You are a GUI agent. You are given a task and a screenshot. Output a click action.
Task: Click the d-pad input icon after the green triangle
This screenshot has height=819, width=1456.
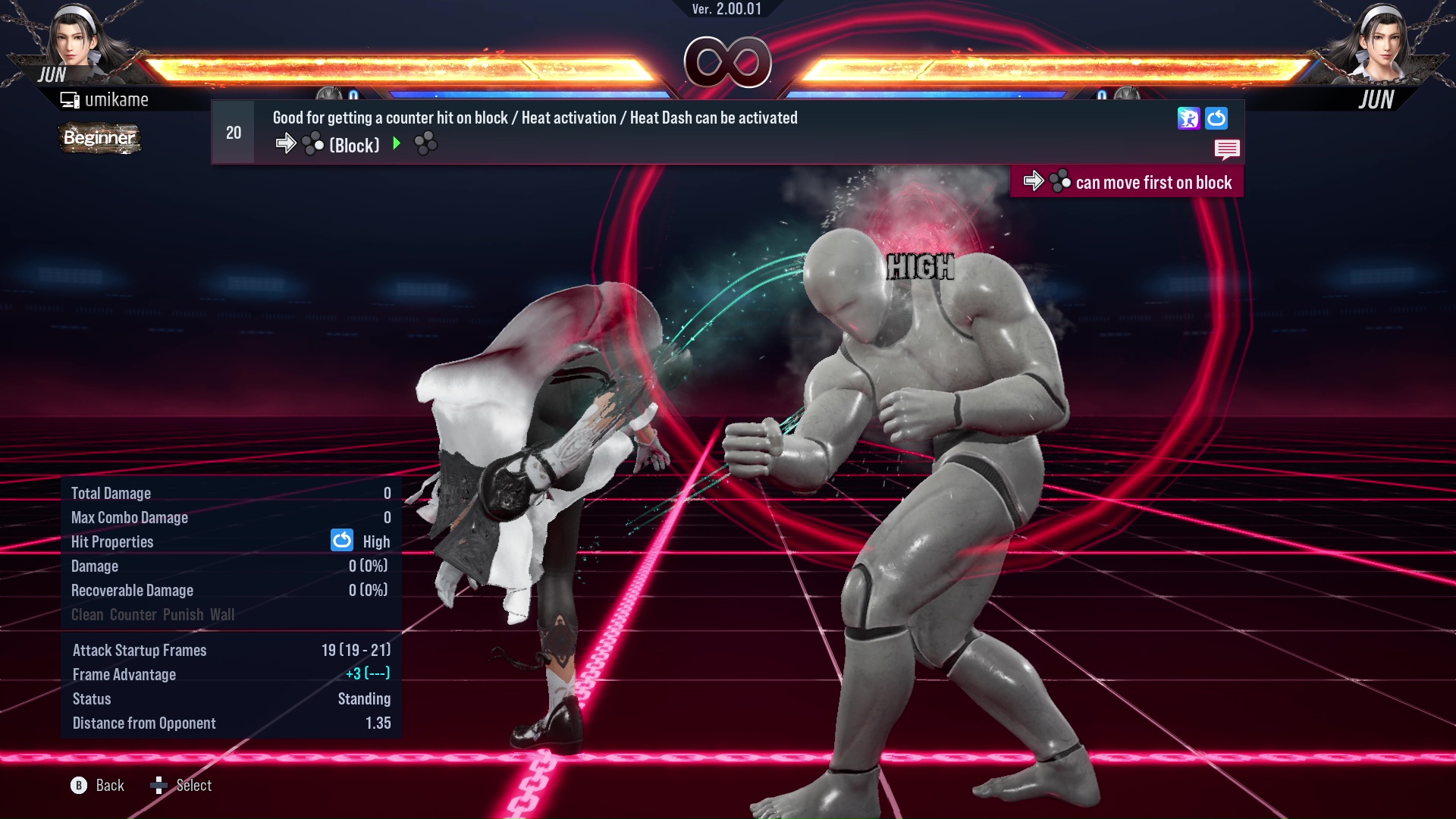click(x=427, y=143)
